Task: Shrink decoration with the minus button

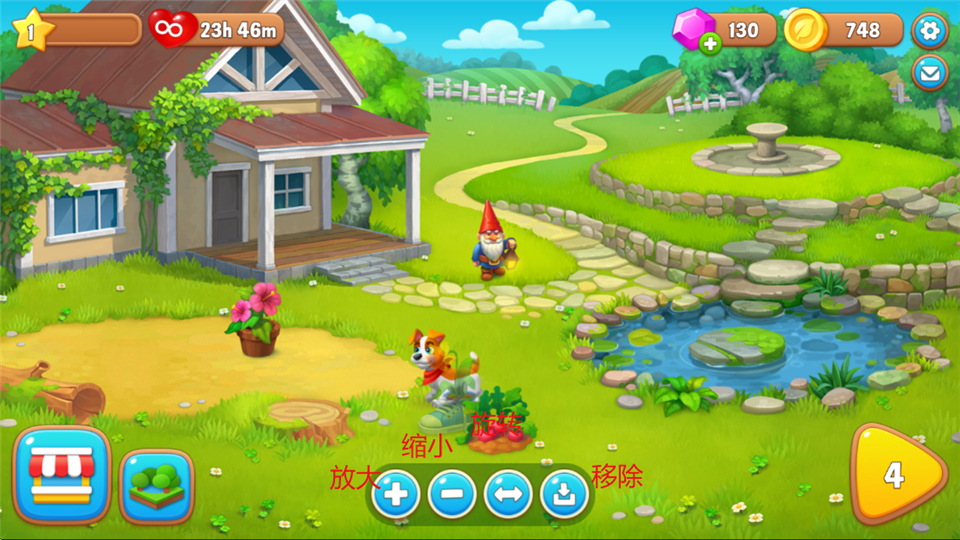Action: (452, 493)
